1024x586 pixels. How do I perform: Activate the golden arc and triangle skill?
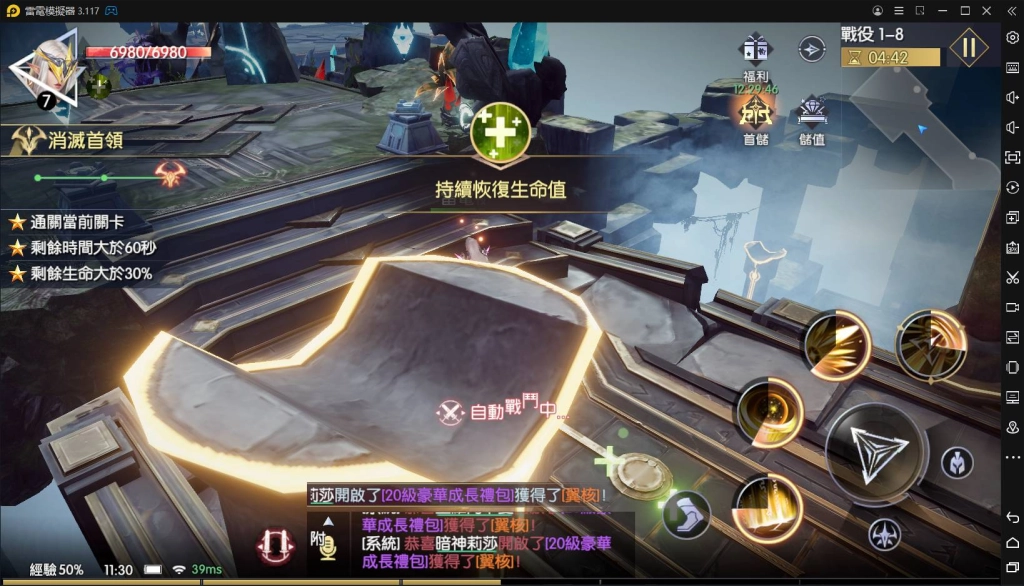[931, 344]
